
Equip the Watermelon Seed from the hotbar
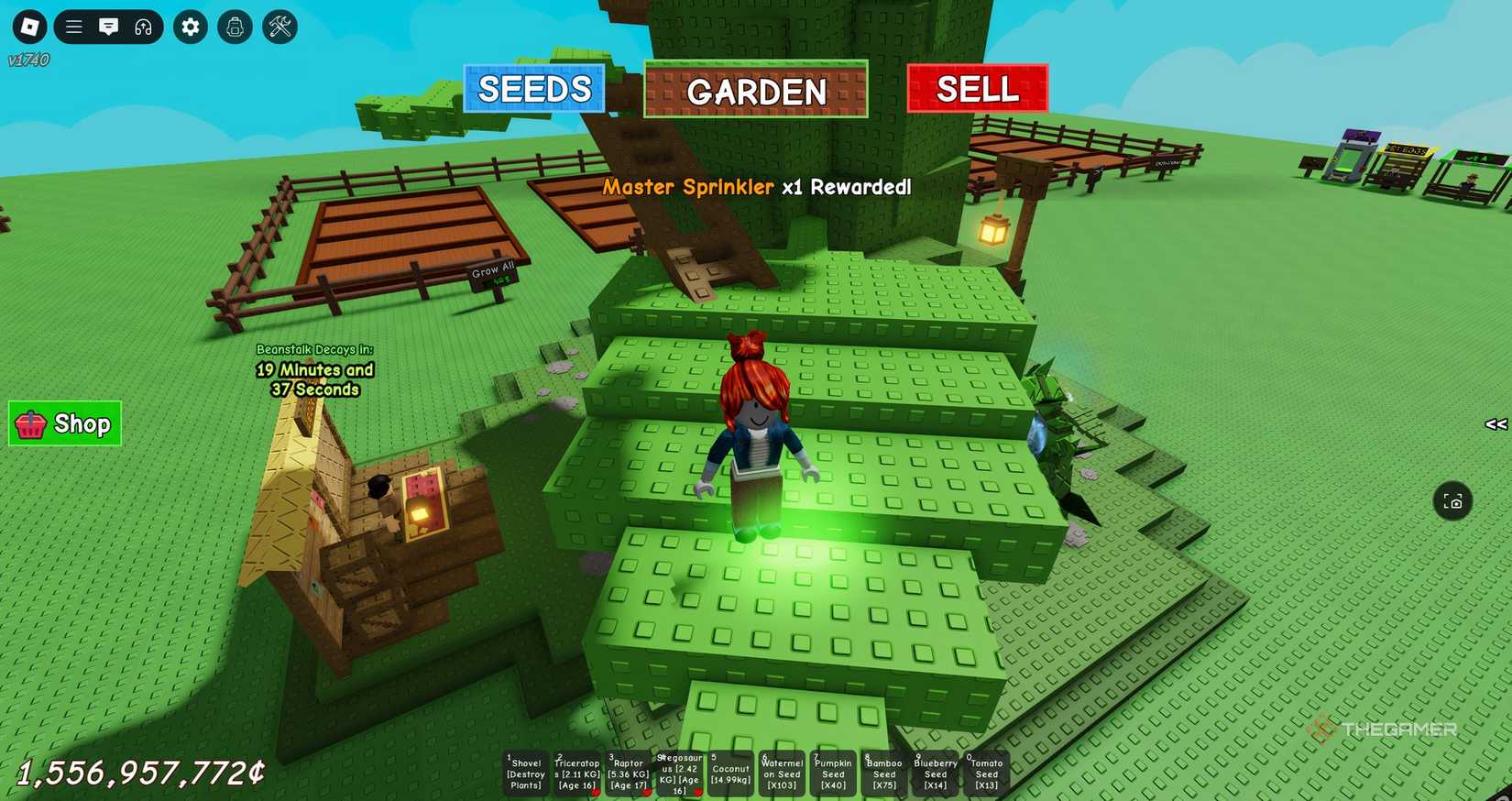point(781,774)
